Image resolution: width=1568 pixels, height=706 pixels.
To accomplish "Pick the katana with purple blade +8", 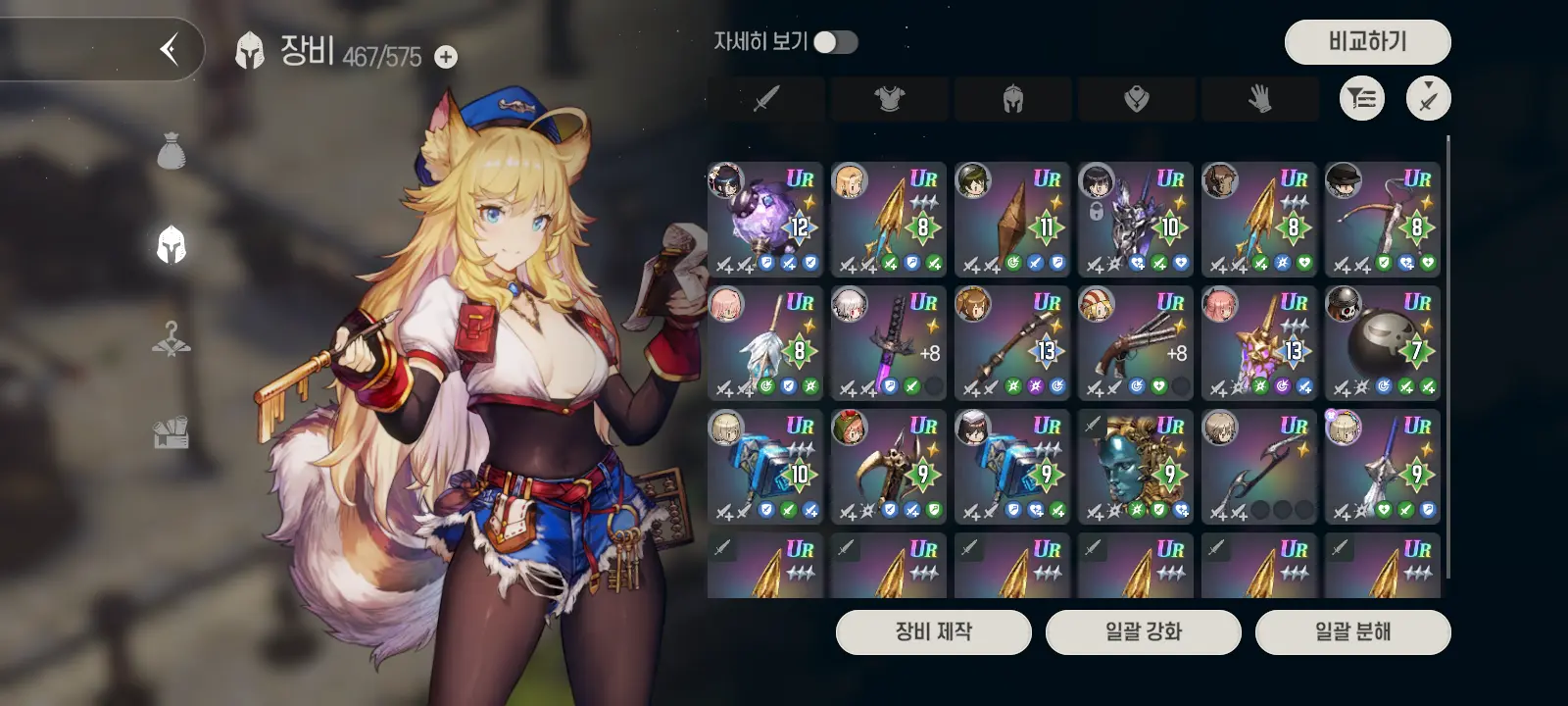I will [x=889, y=343].
